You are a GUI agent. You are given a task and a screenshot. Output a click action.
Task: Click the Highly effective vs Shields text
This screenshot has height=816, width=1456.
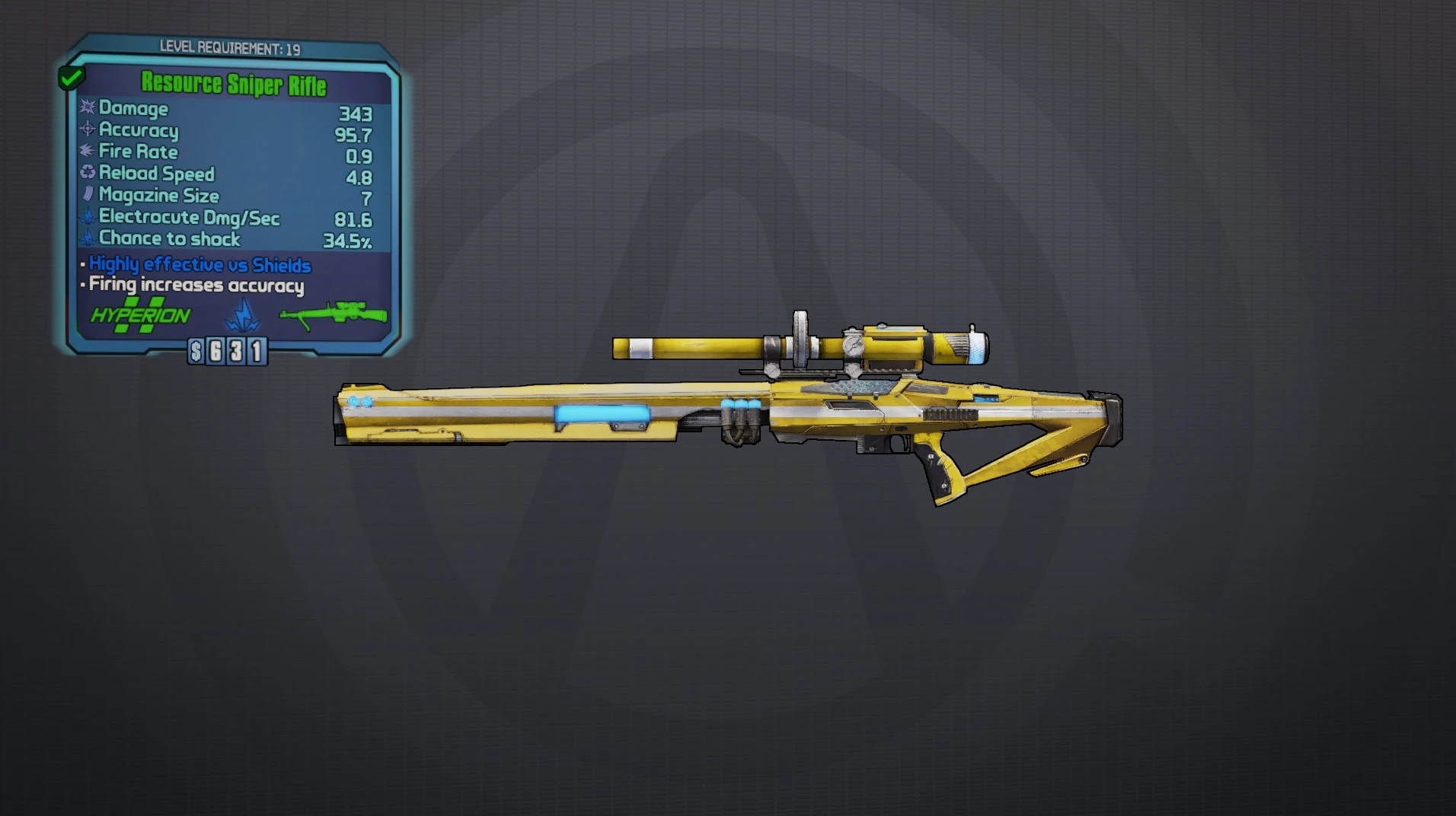pyautogui.click(x=198, y=264)
